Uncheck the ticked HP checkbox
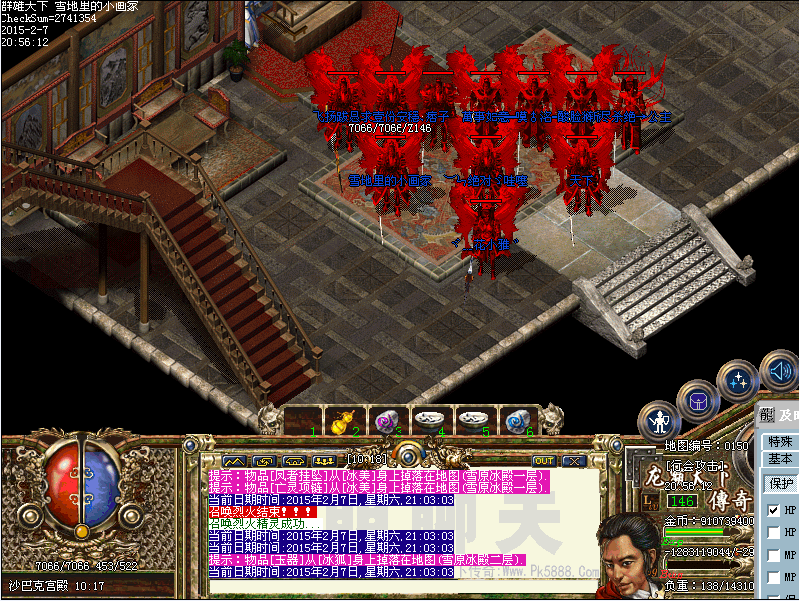 773,510
